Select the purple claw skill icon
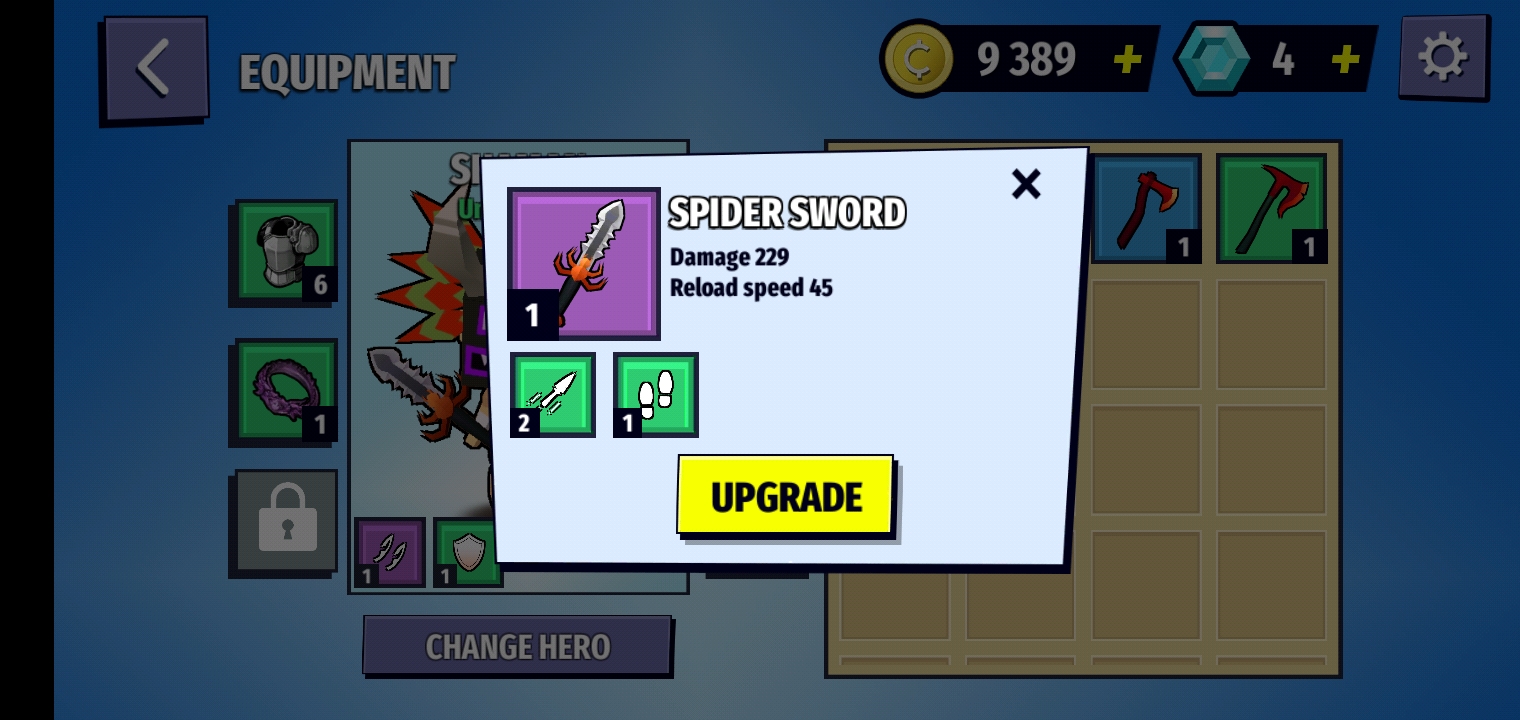Screen dimensions: 1520x720 (x=389, y=551)
